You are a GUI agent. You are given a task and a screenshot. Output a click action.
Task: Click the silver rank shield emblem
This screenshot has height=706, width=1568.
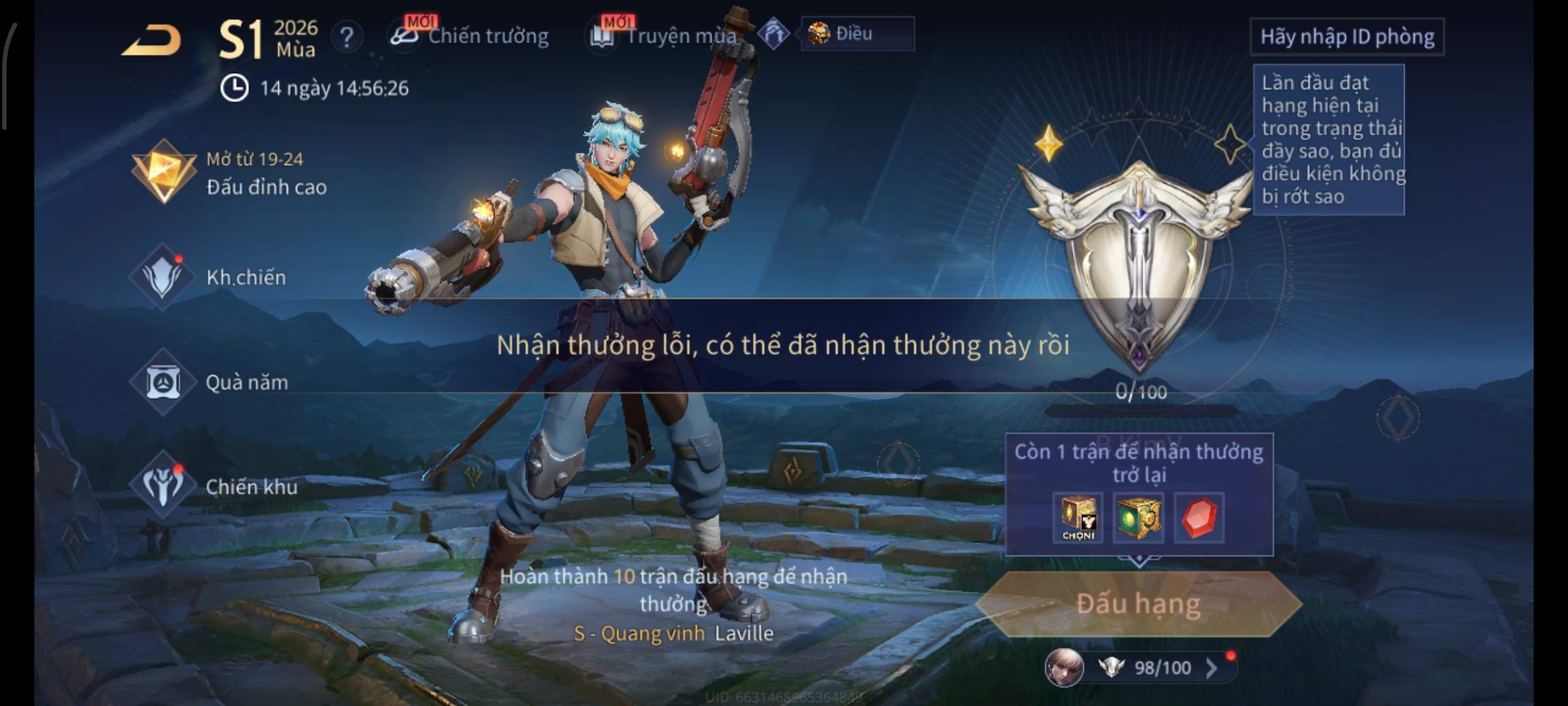click(1138, 261)
